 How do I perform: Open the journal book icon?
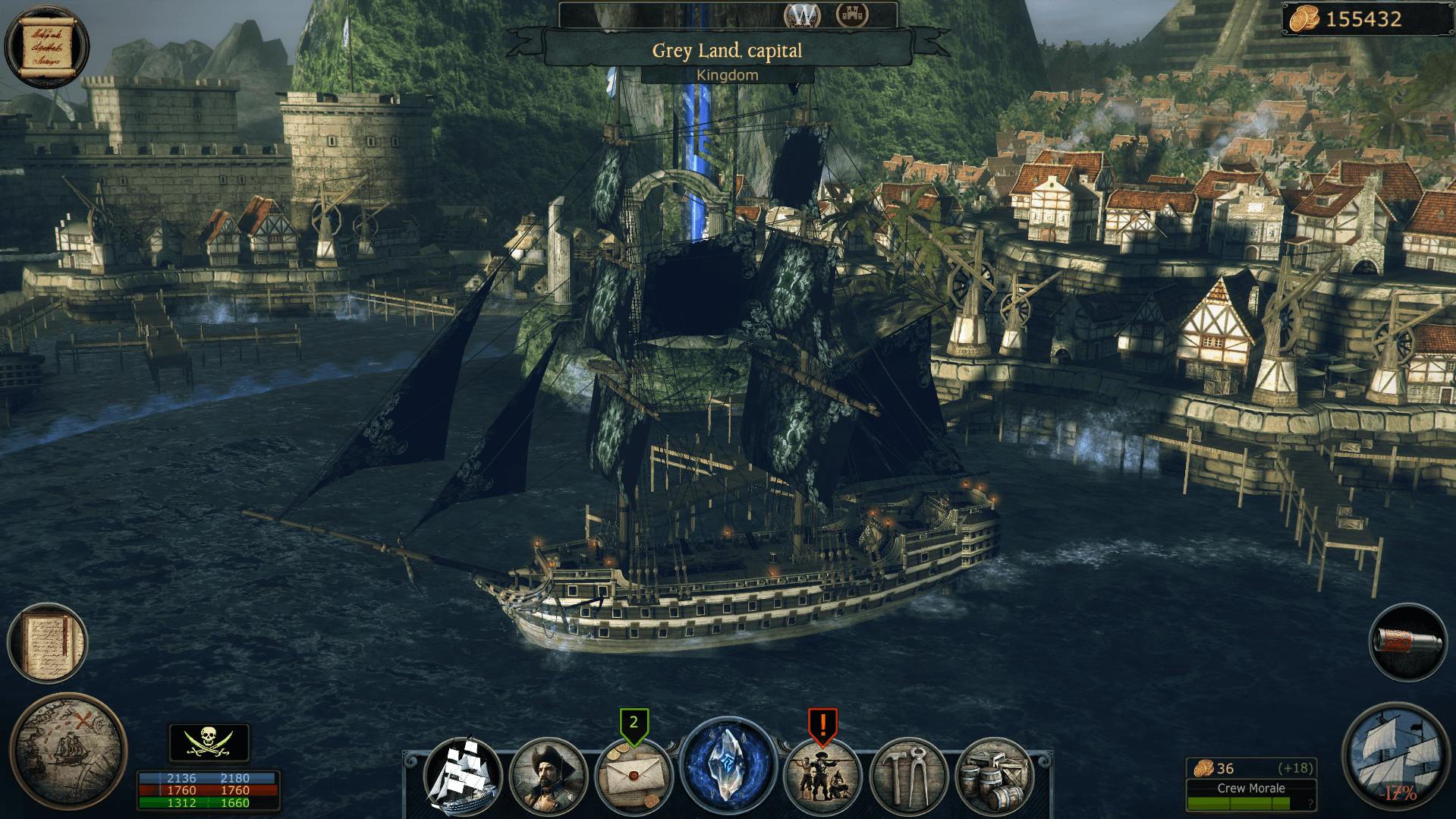click(x=48, y=642)
